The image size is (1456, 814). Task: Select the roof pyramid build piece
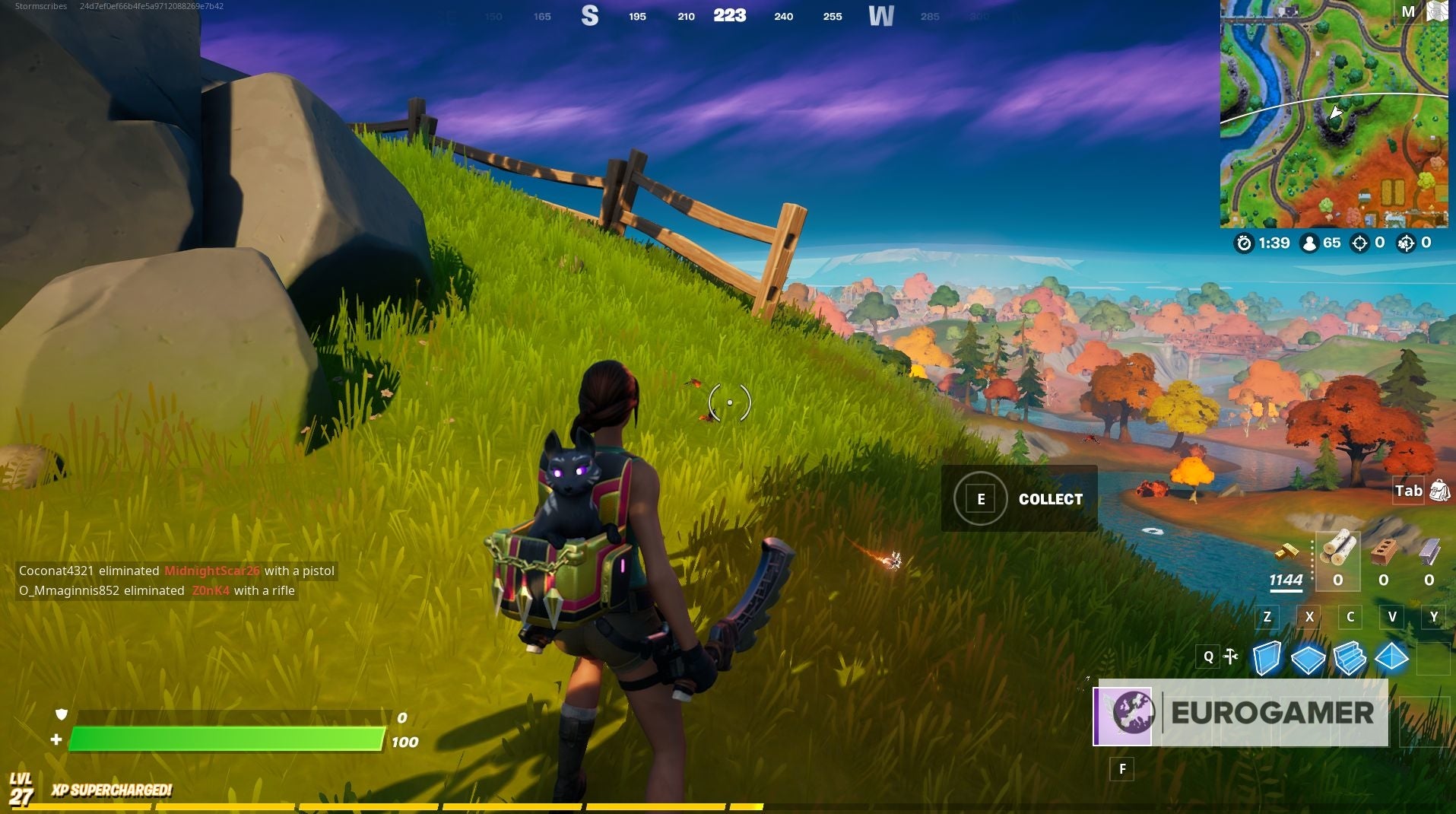1391,655
